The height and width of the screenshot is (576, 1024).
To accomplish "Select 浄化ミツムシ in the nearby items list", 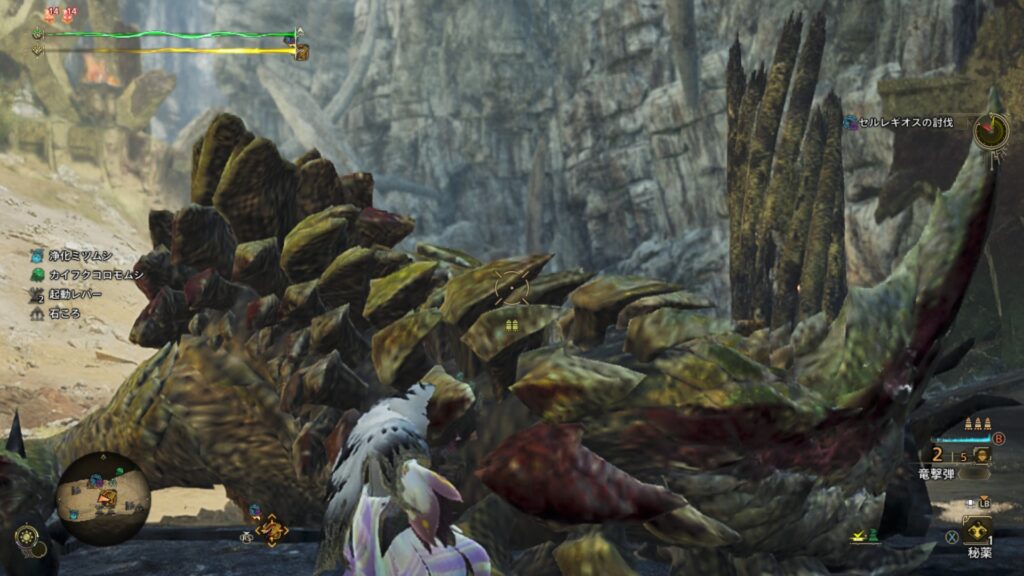I will click(74, 255).
